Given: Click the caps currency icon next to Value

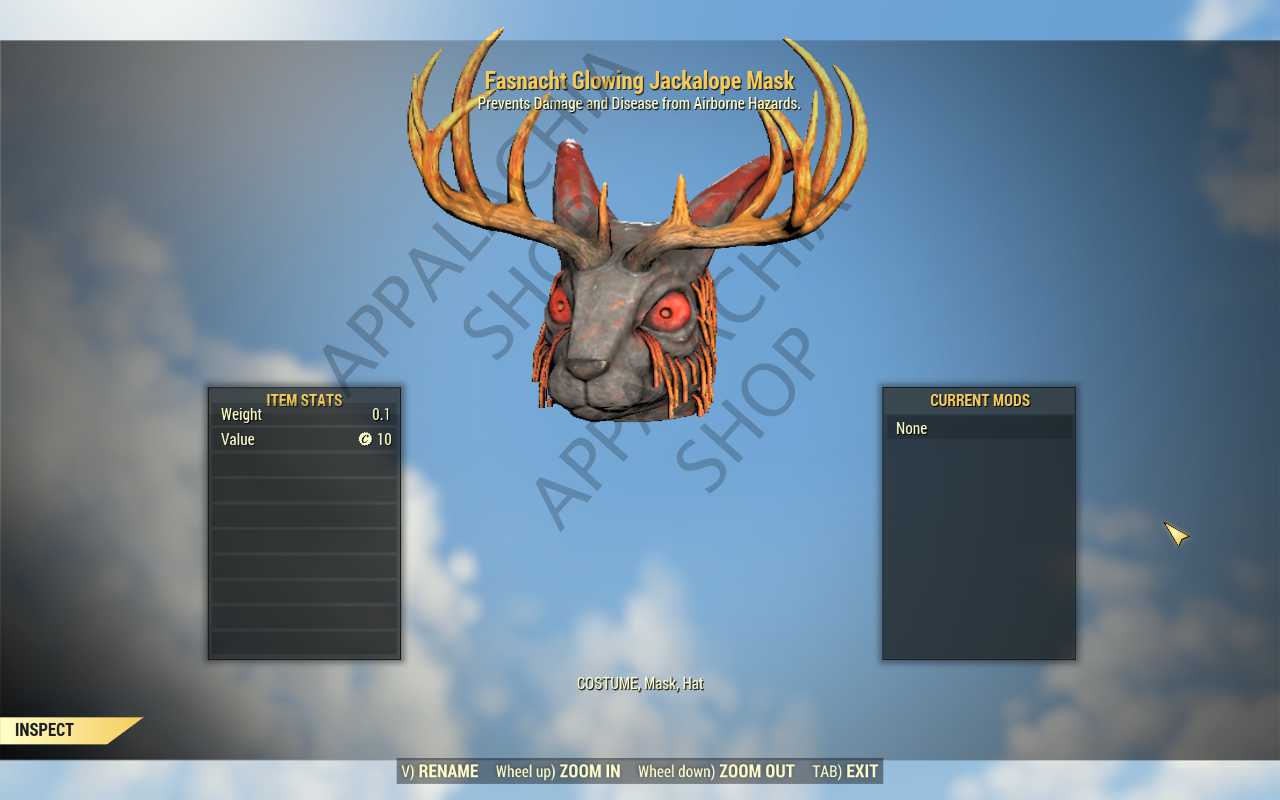Looking at the screenshot, I should (x=367, y=439).
